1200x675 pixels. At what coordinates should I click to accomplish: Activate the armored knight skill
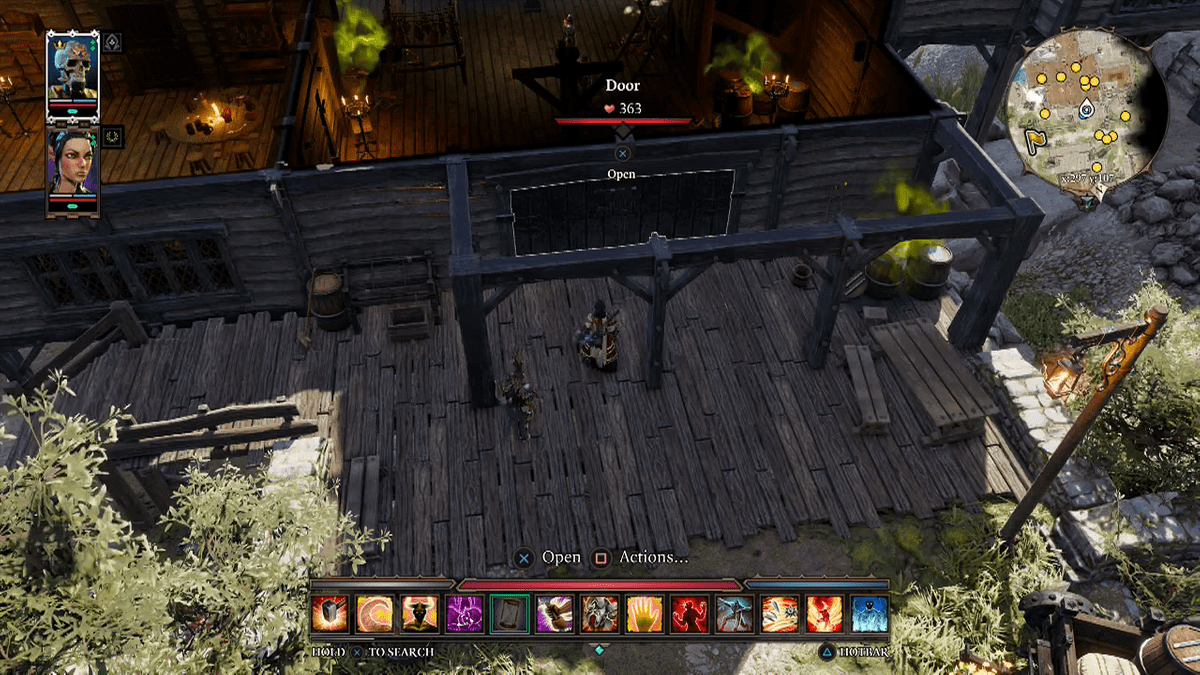click(599, 614)
